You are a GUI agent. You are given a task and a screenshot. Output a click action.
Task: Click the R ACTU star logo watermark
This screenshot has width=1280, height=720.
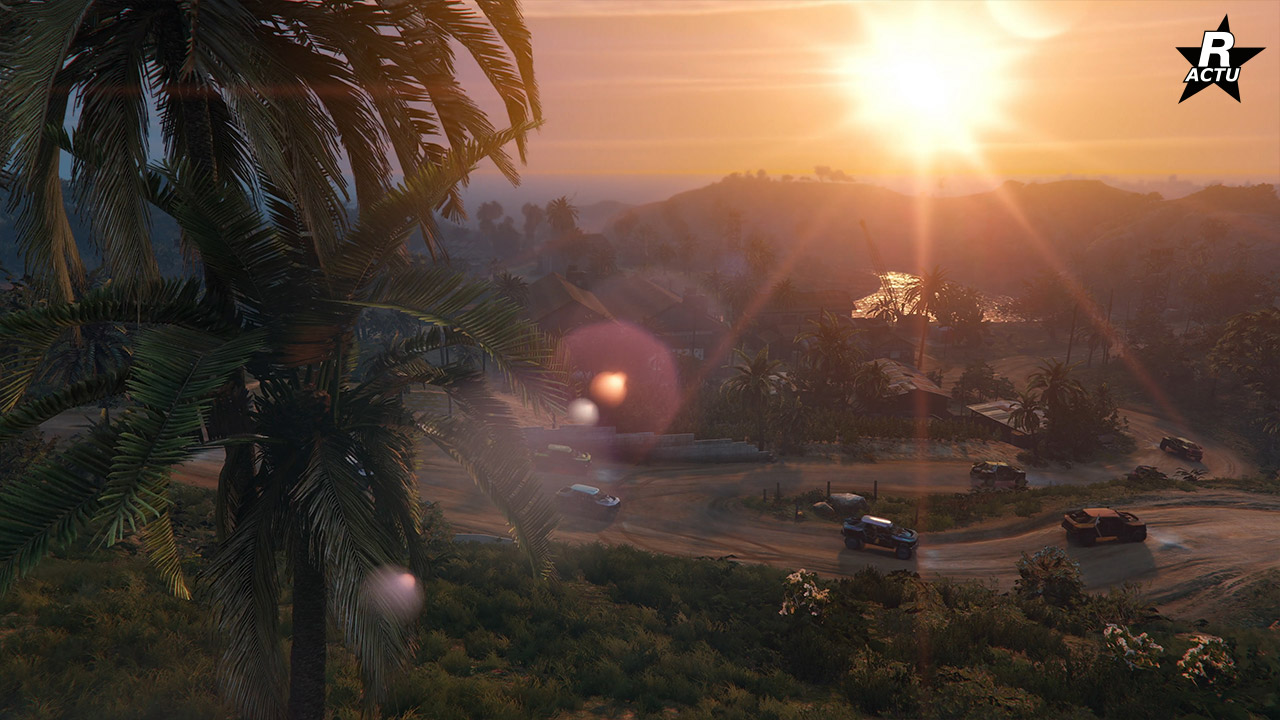pos(1218,62)
